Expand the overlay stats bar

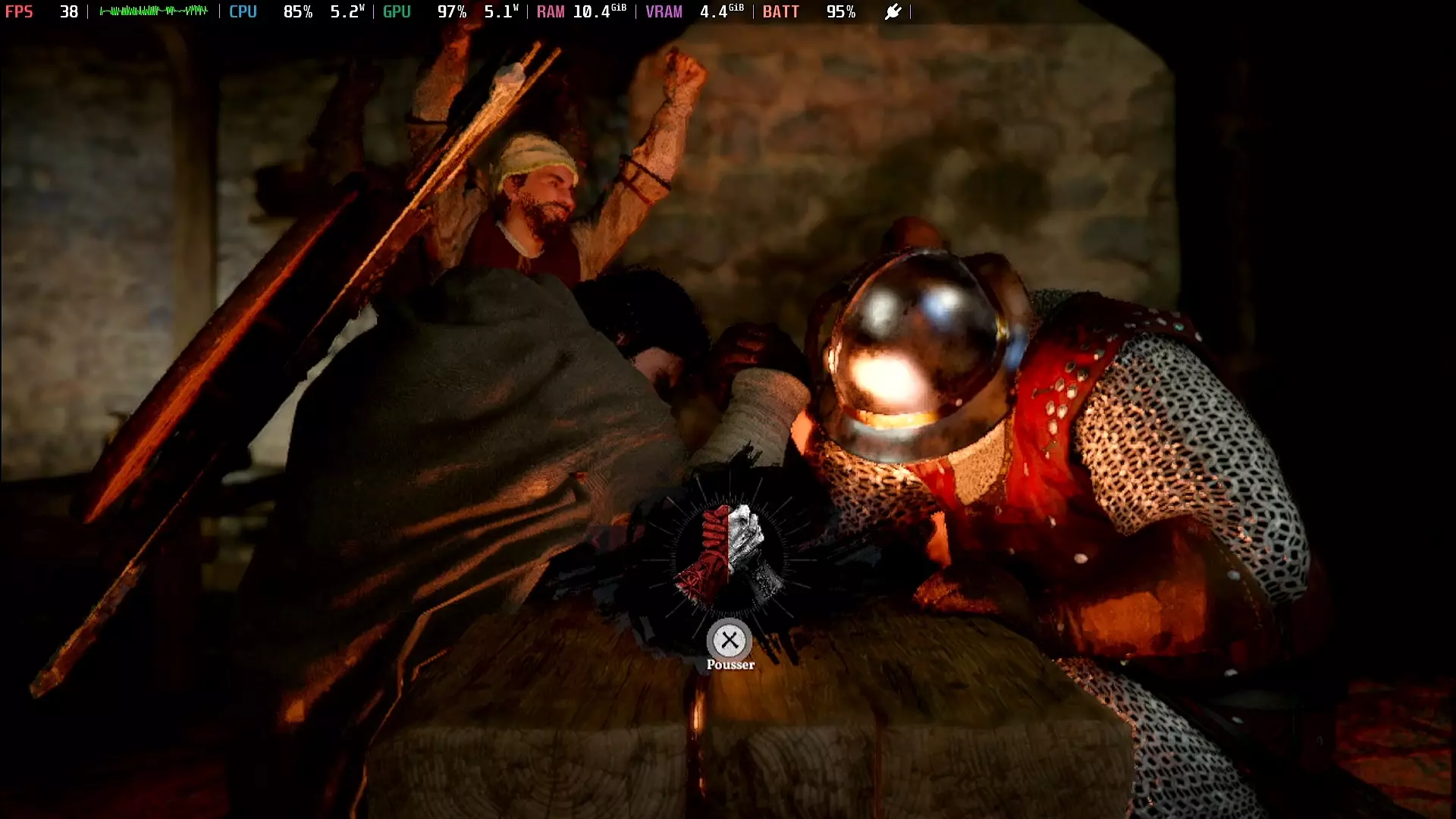click(455, 12)
